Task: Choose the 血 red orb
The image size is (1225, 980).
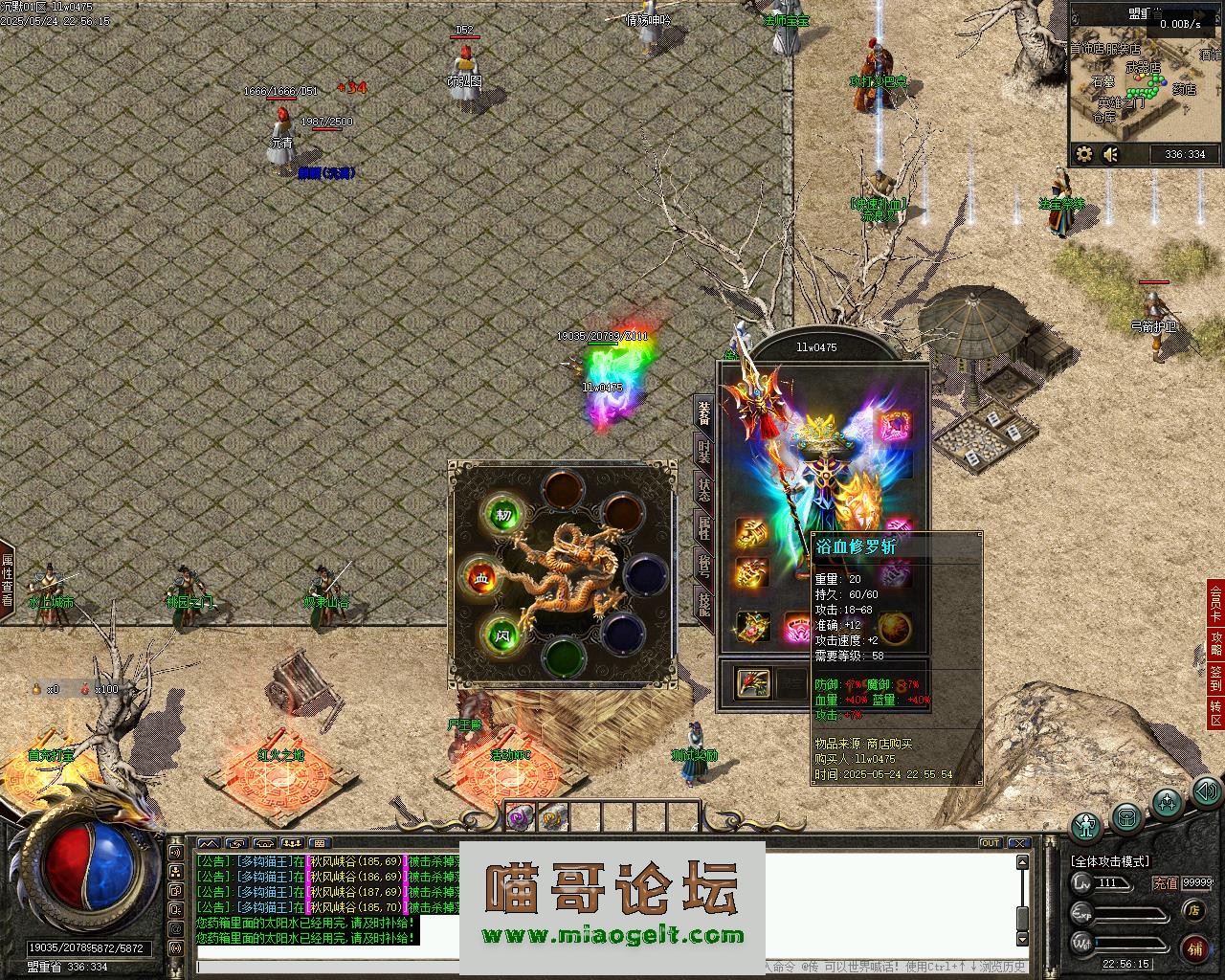Action: point(481,578)
